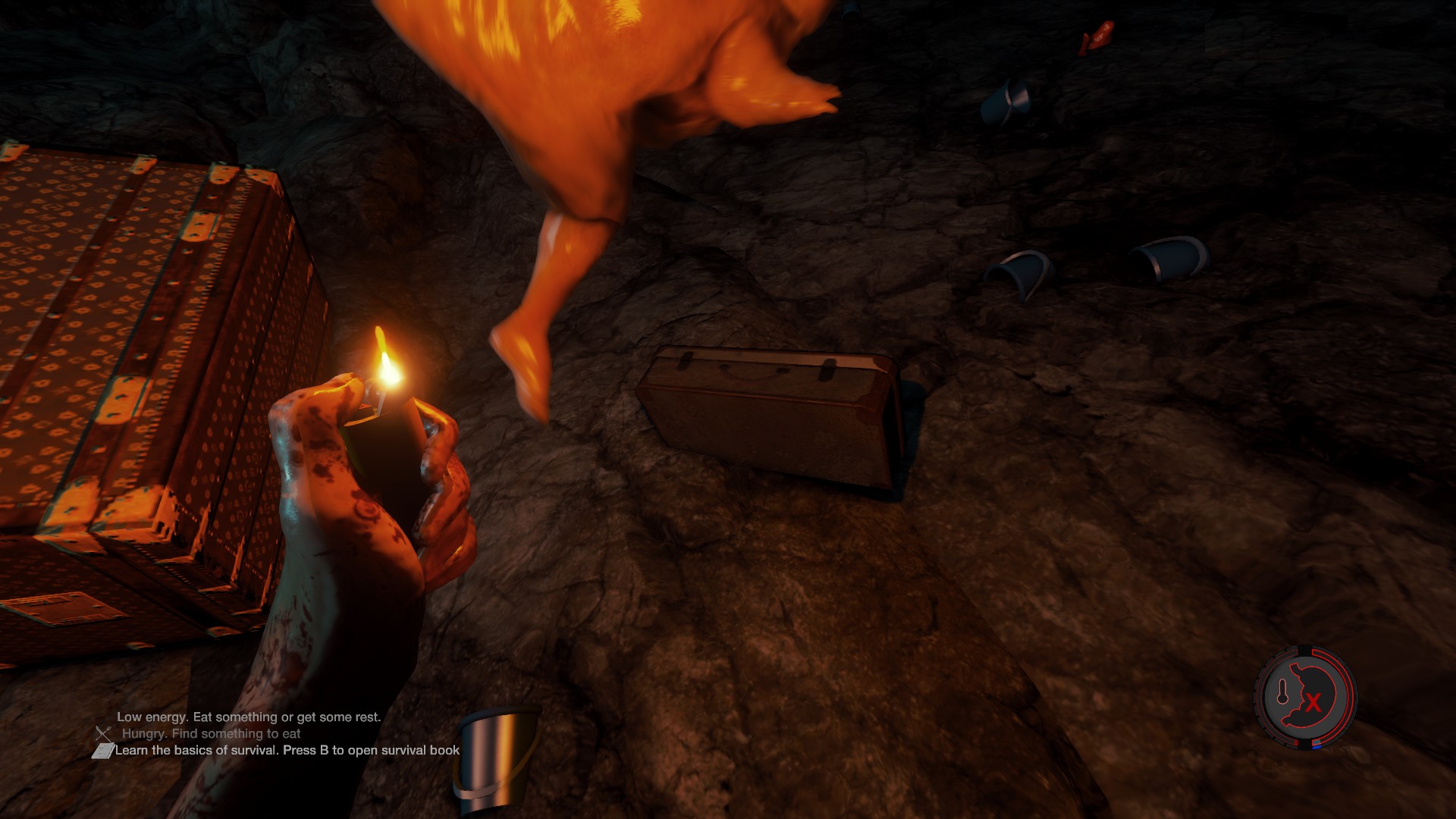Screen dimensions: 1456x819
Task: Select the crossed utensils hungry icon
Action: coord(104,733)
